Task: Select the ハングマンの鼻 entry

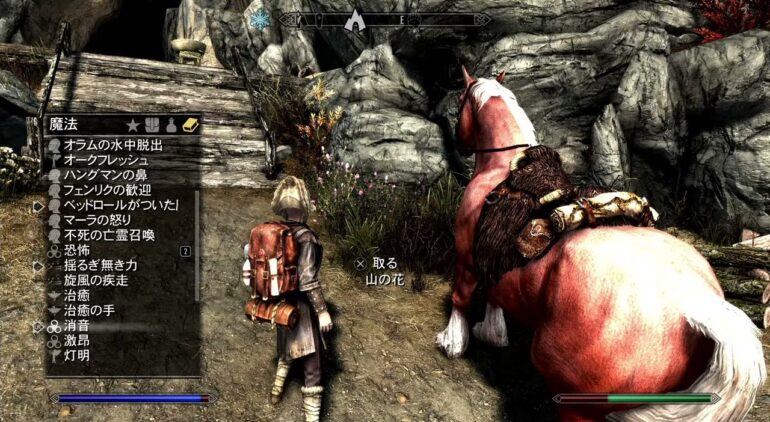Action: pyautogui.click(x=106, y=175)
